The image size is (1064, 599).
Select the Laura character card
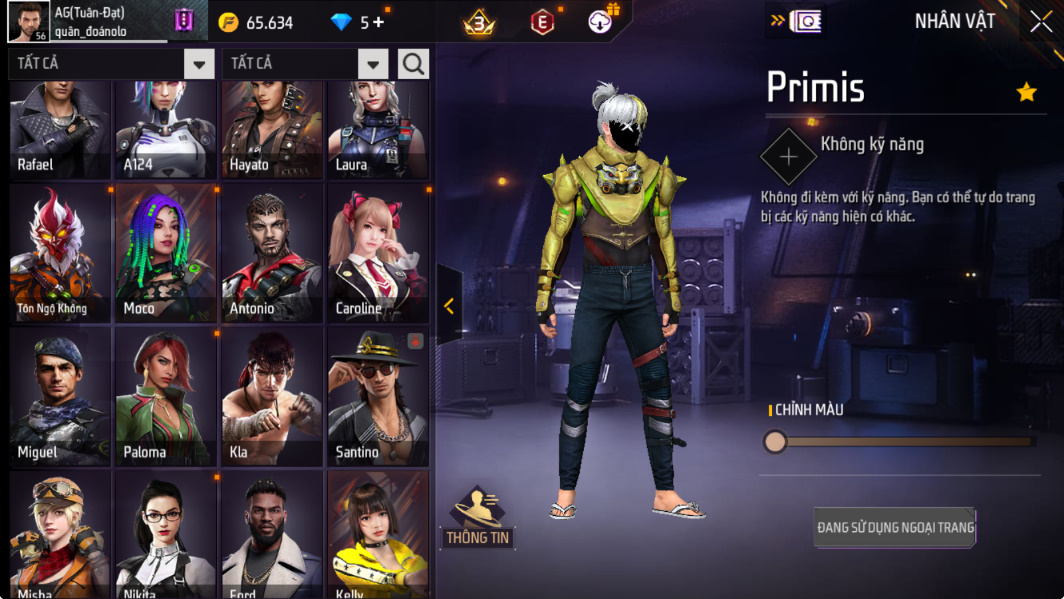(378, 130)
